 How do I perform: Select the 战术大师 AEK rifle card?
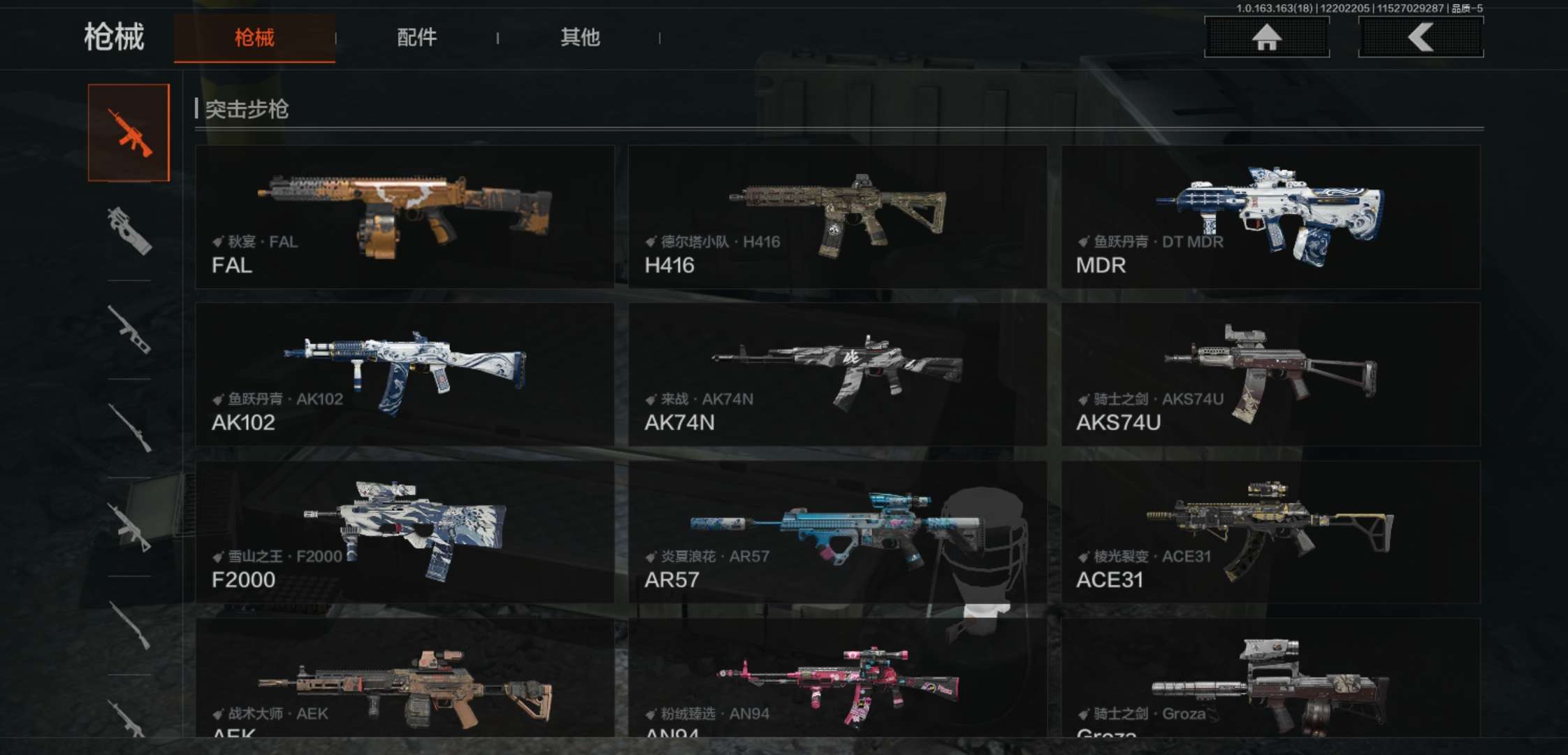click(x=405, y=678)
